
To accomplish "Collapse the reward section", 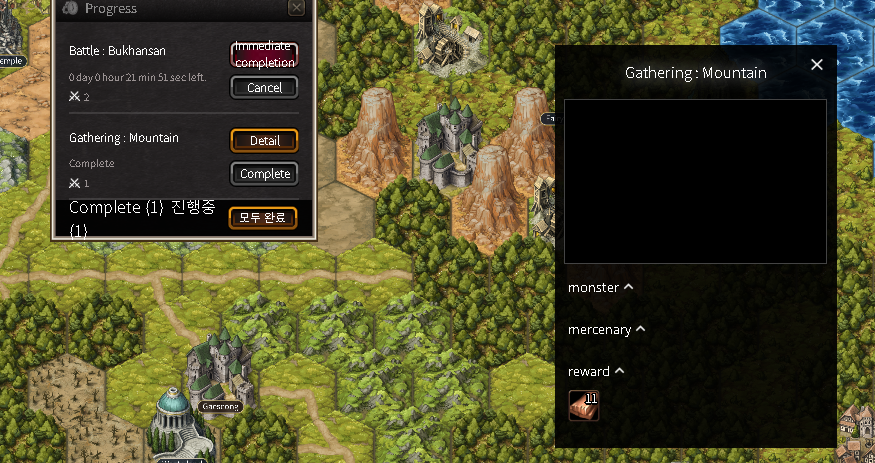I will pyautogui.click(x=619, y=371).
